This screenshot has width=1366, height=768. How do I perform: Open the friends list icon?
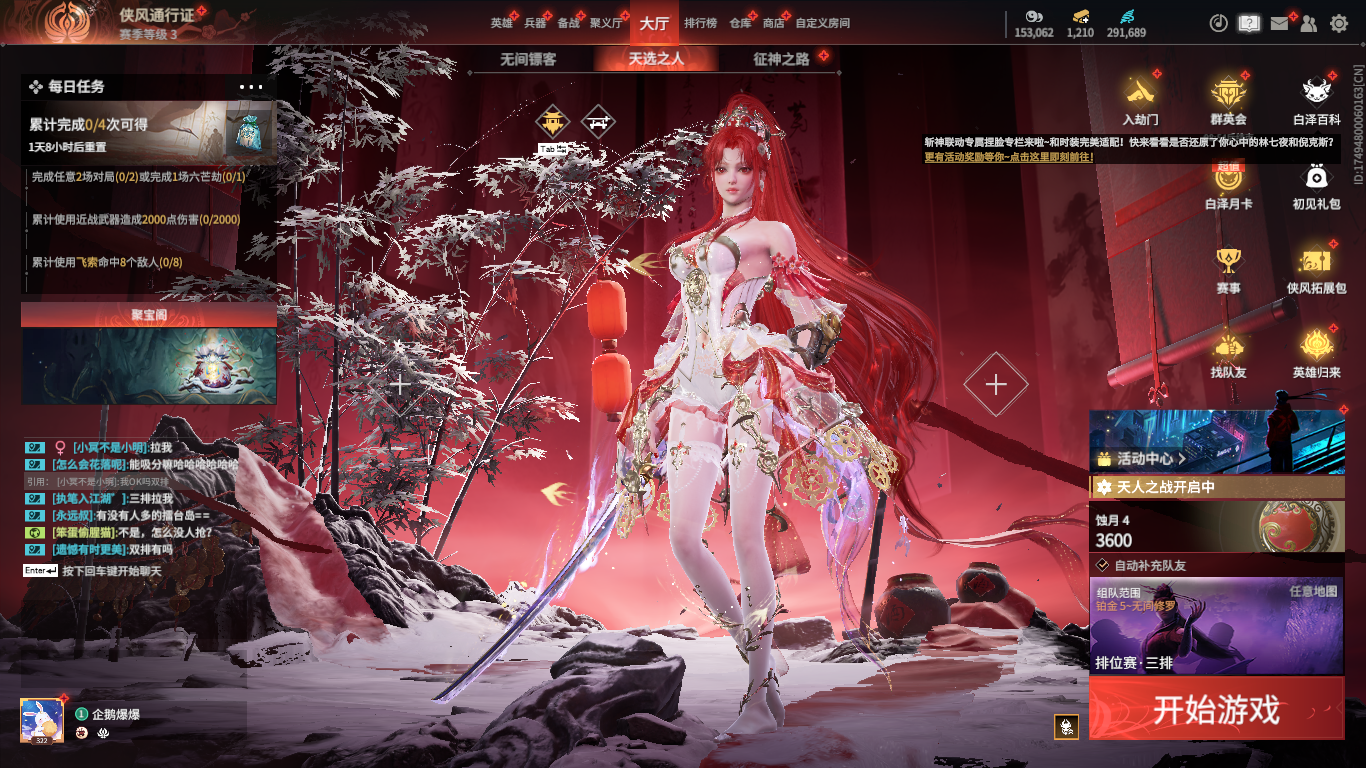(1308, 23)
